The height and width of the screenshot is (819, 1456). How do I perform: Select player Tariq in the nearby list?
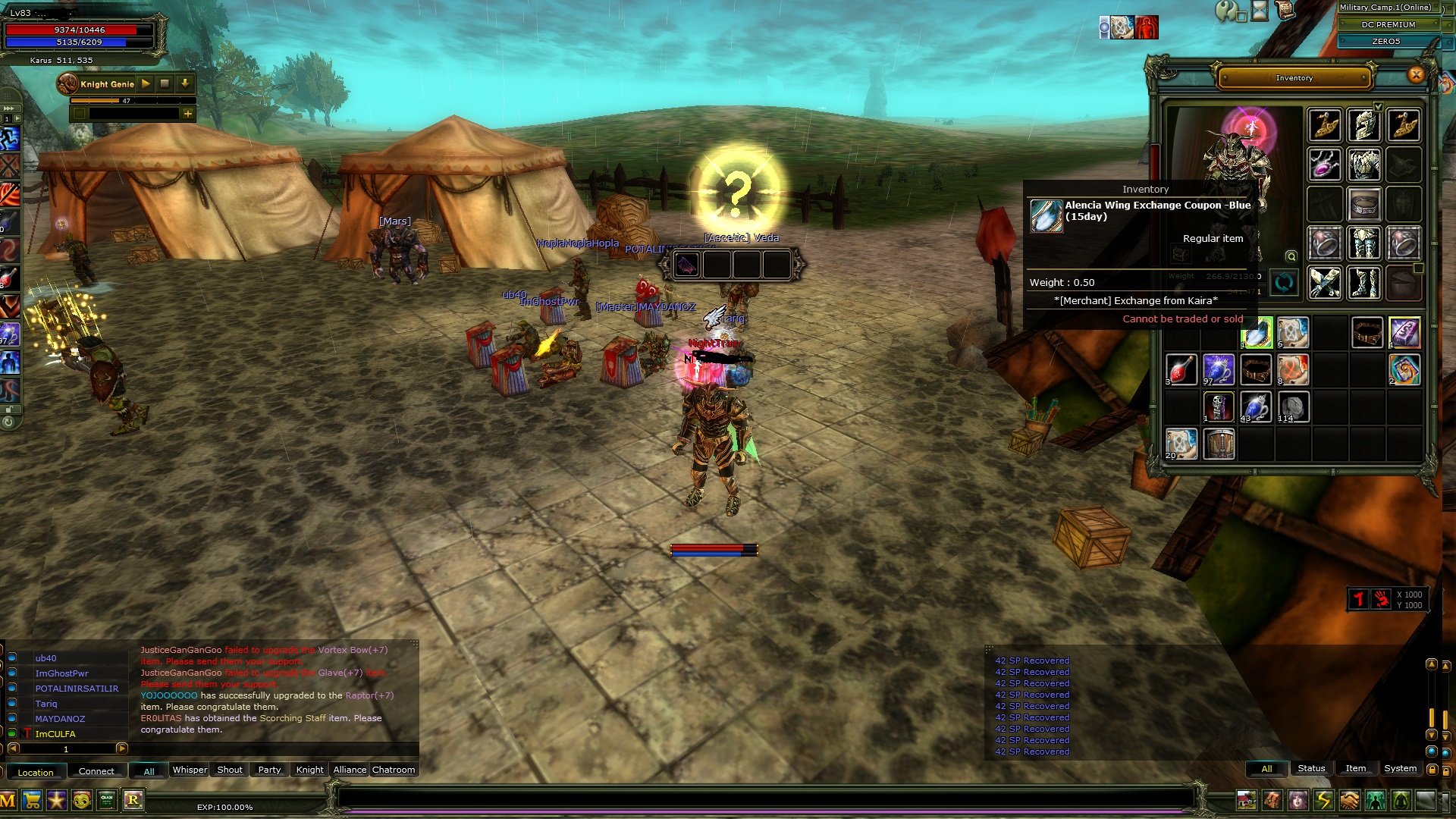[46, 704]
